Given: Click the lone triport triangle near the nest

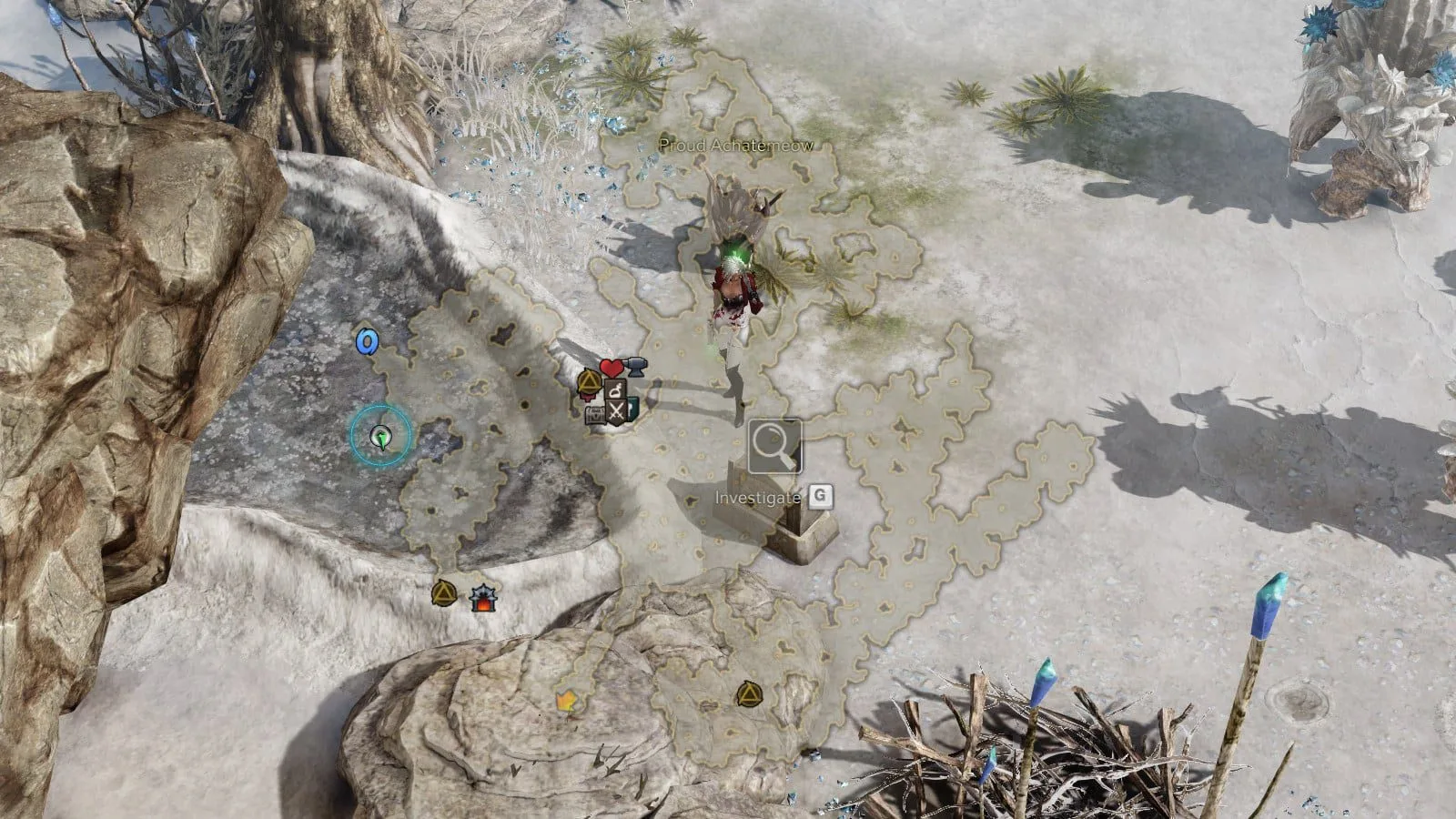Looking at the screenshot, I should (748, 694).
